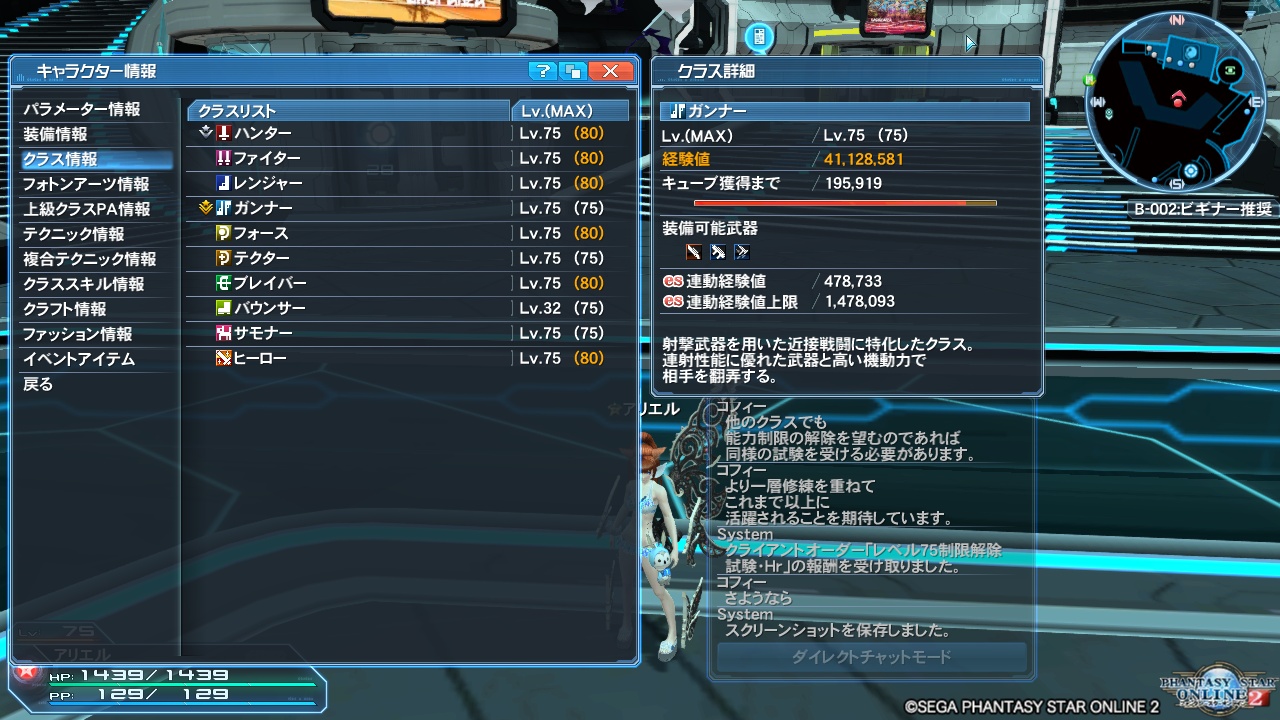
Task: Open the help window with the ? button
Action: (541, 70)
